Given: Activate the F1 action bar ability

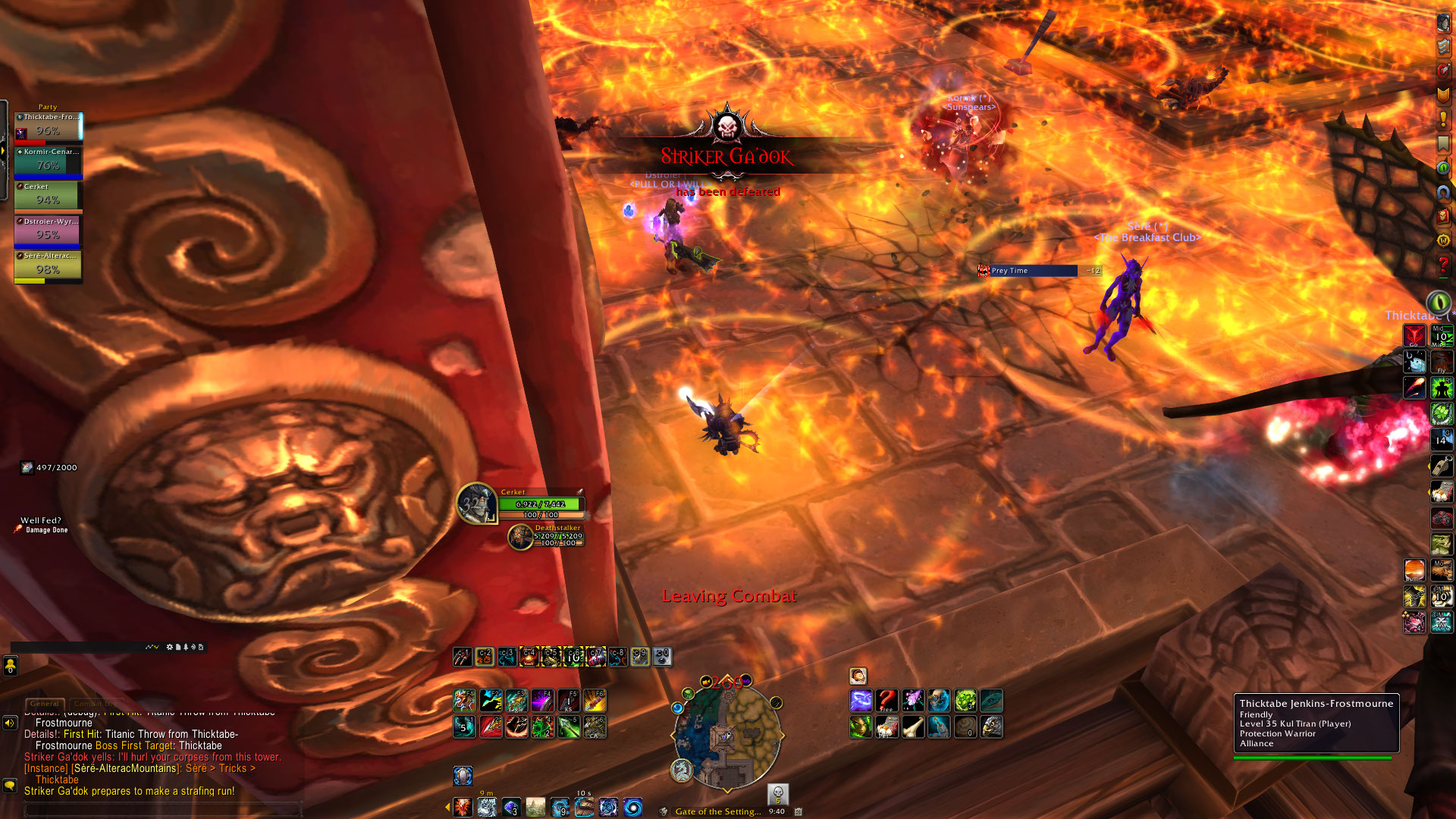Looking at the screenshot, I should tap(464, 701).
